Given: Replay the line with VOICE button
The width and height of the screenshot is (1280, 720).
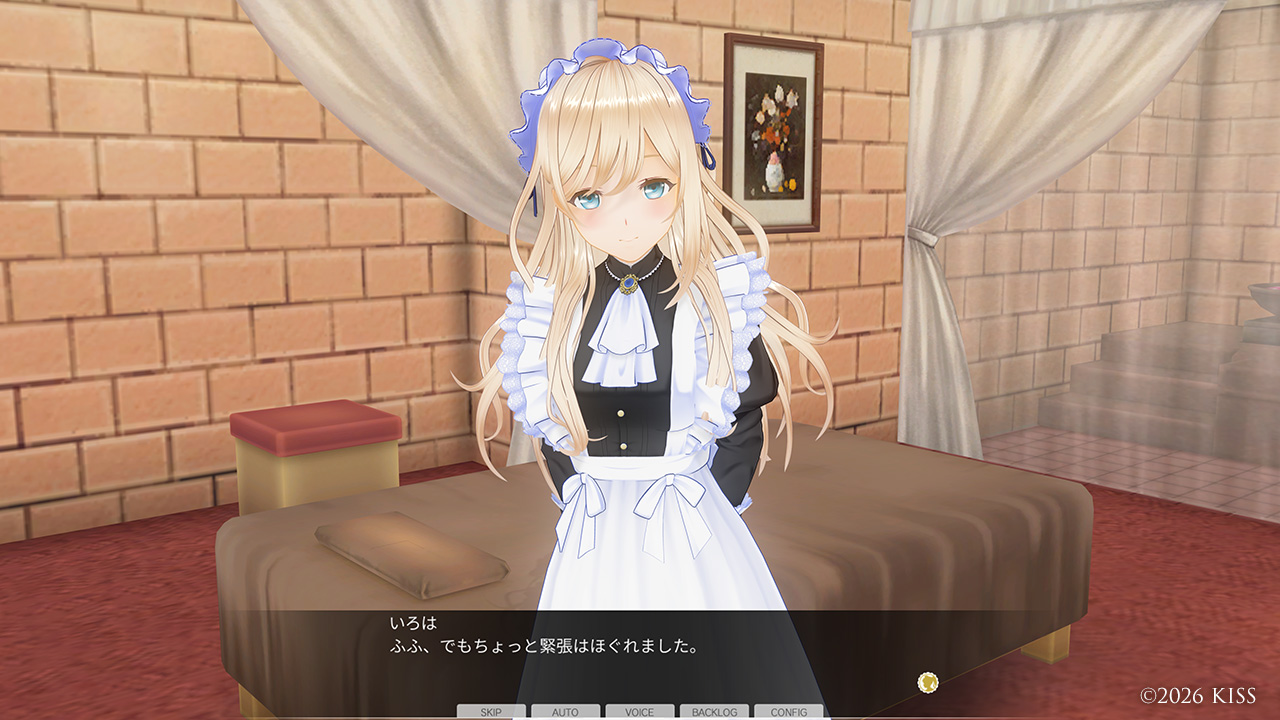Looking at the screenshot, I should click(639, 712).
